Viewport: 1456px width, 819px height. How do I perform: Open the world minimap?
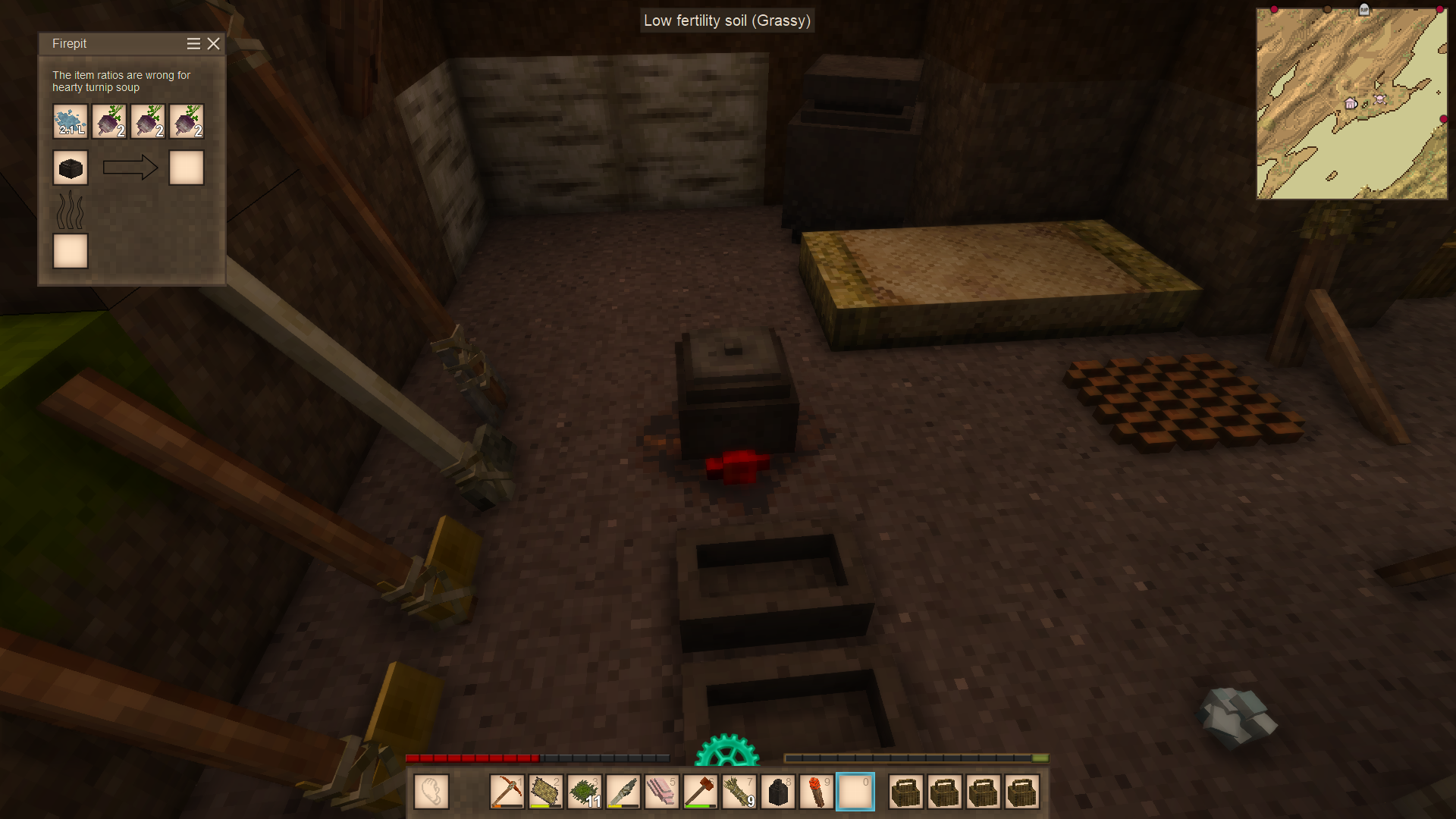pos(1351,104)
